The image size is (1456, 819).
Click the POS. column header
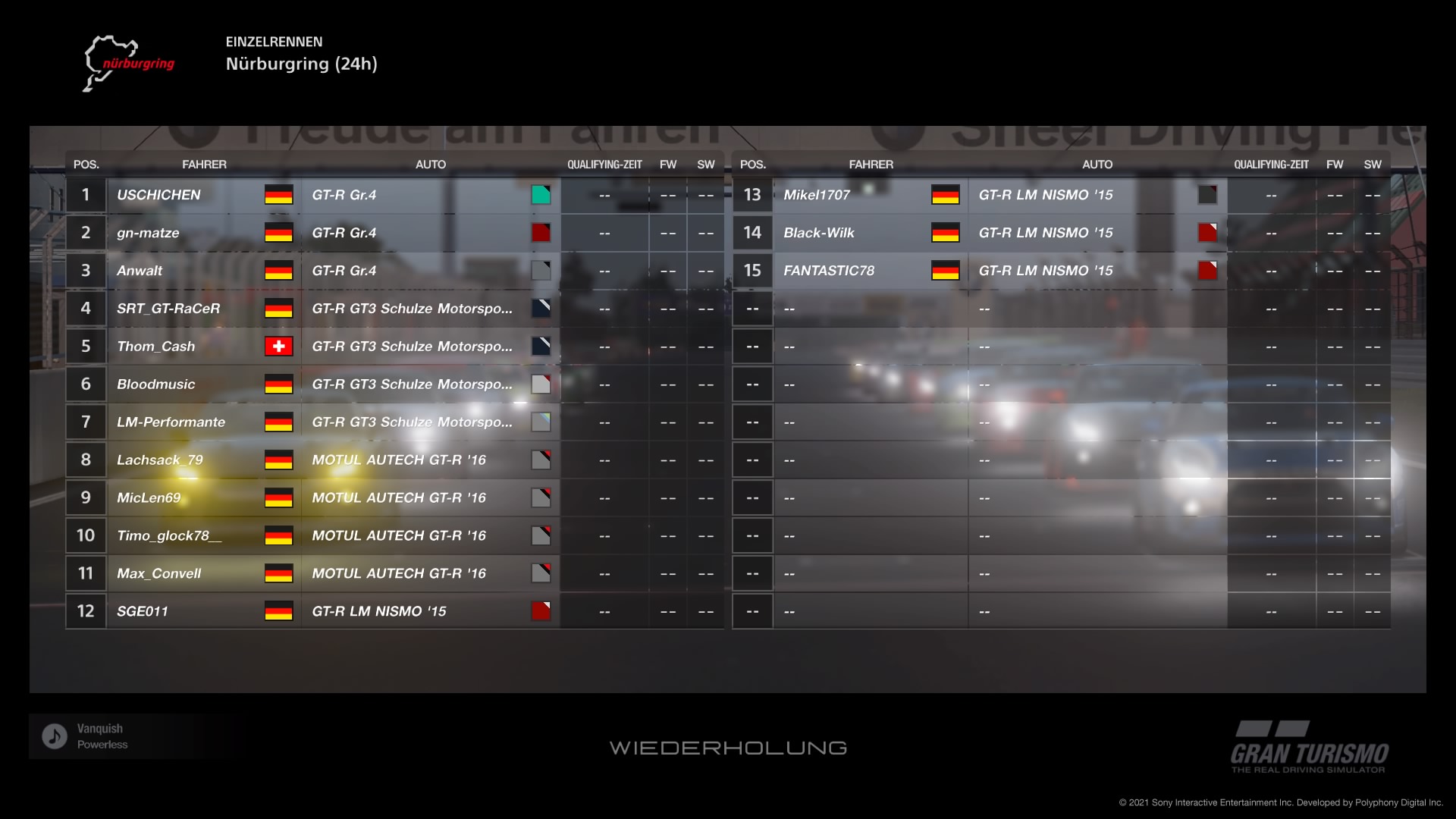[86, 164]
